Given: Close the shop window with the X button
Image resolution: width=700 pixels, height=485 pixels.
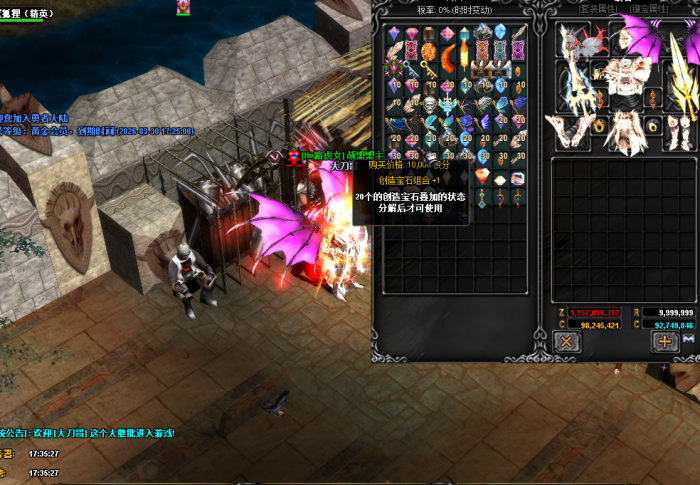Looking at the screenshot, I should [566, 341].
